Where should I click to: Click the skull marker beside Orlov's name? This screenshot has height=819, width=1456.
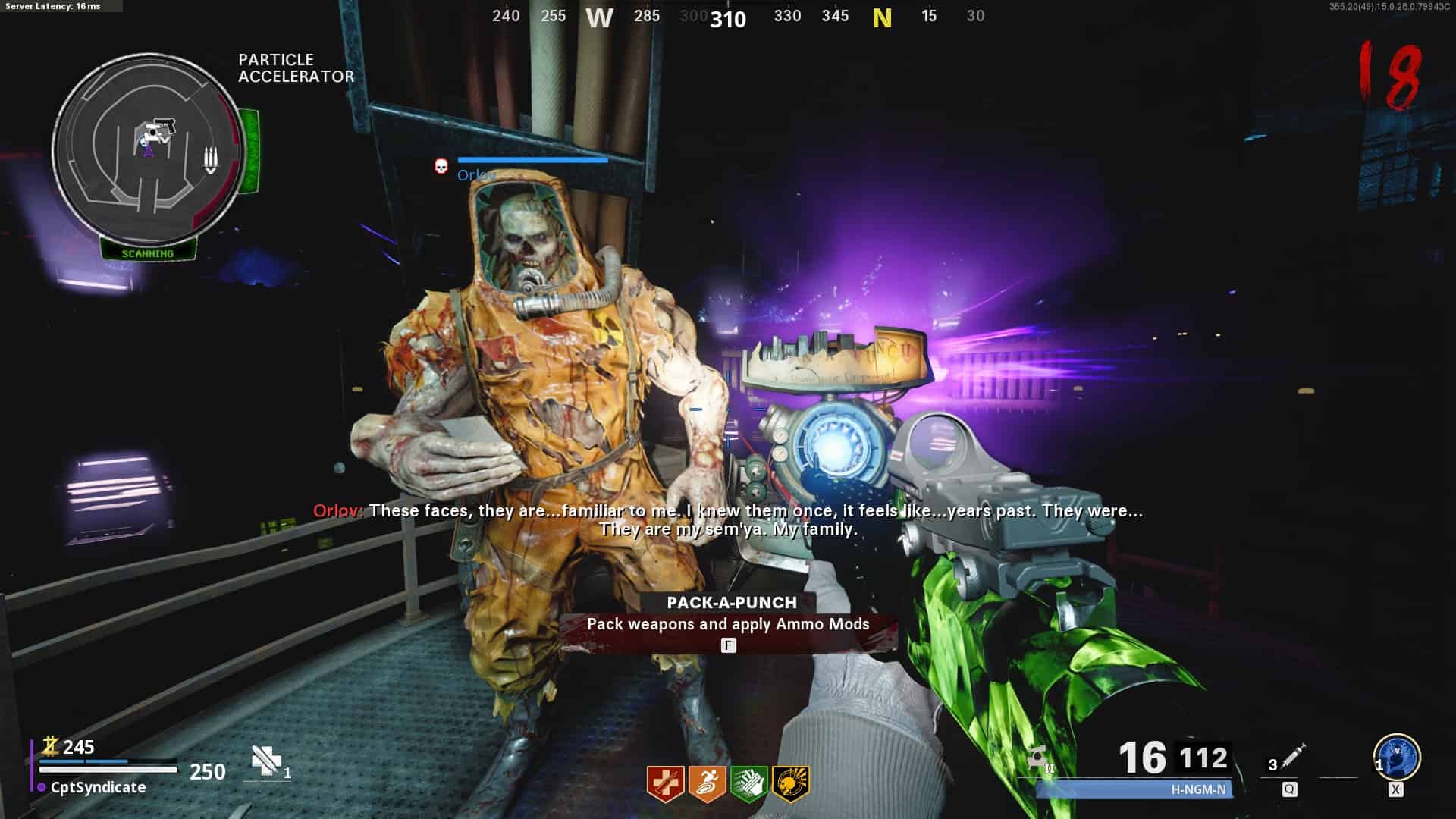[x=441, y=166]
